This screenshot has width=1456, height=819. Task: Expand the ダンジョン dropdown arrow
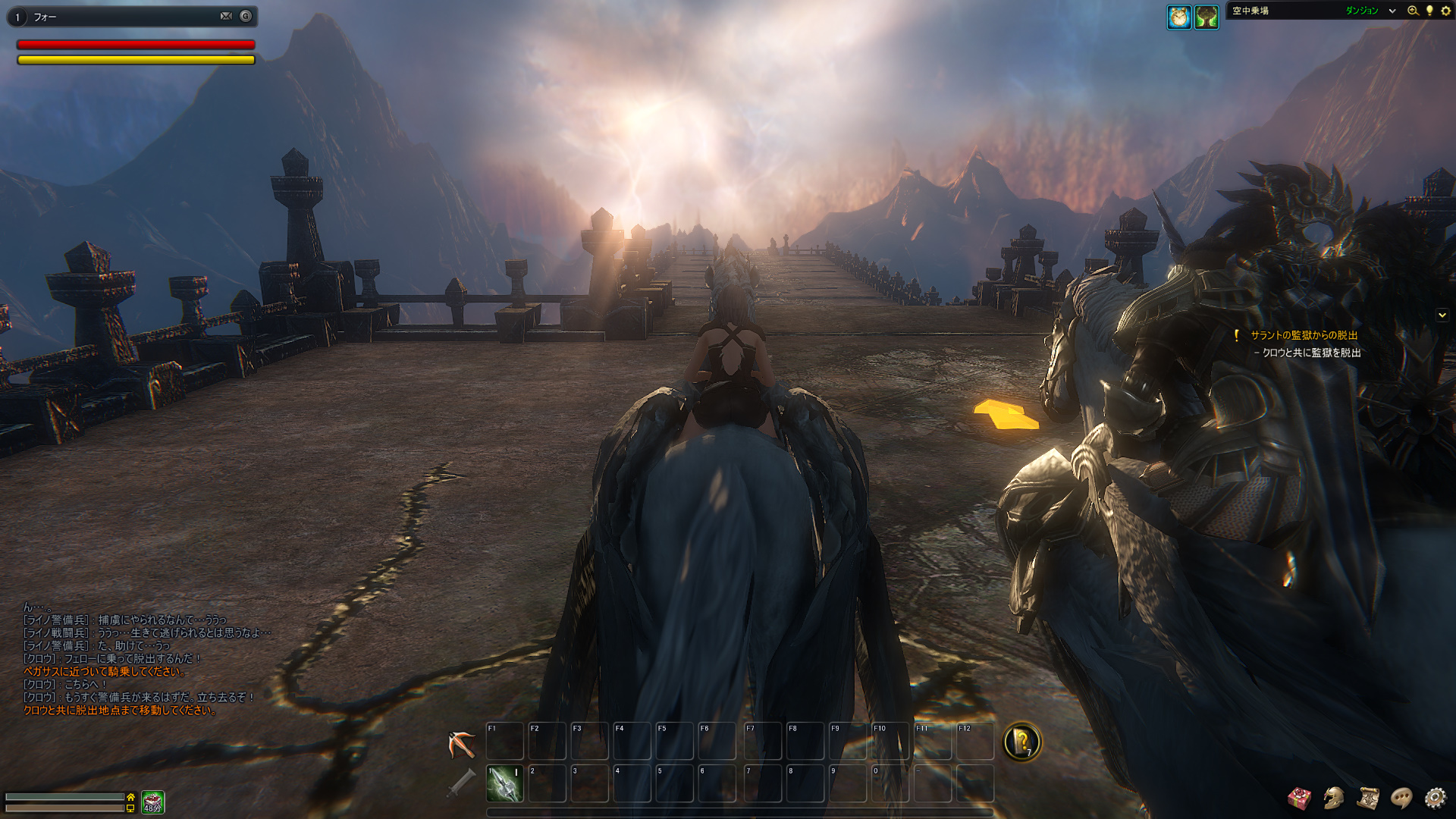point(1392,11)
